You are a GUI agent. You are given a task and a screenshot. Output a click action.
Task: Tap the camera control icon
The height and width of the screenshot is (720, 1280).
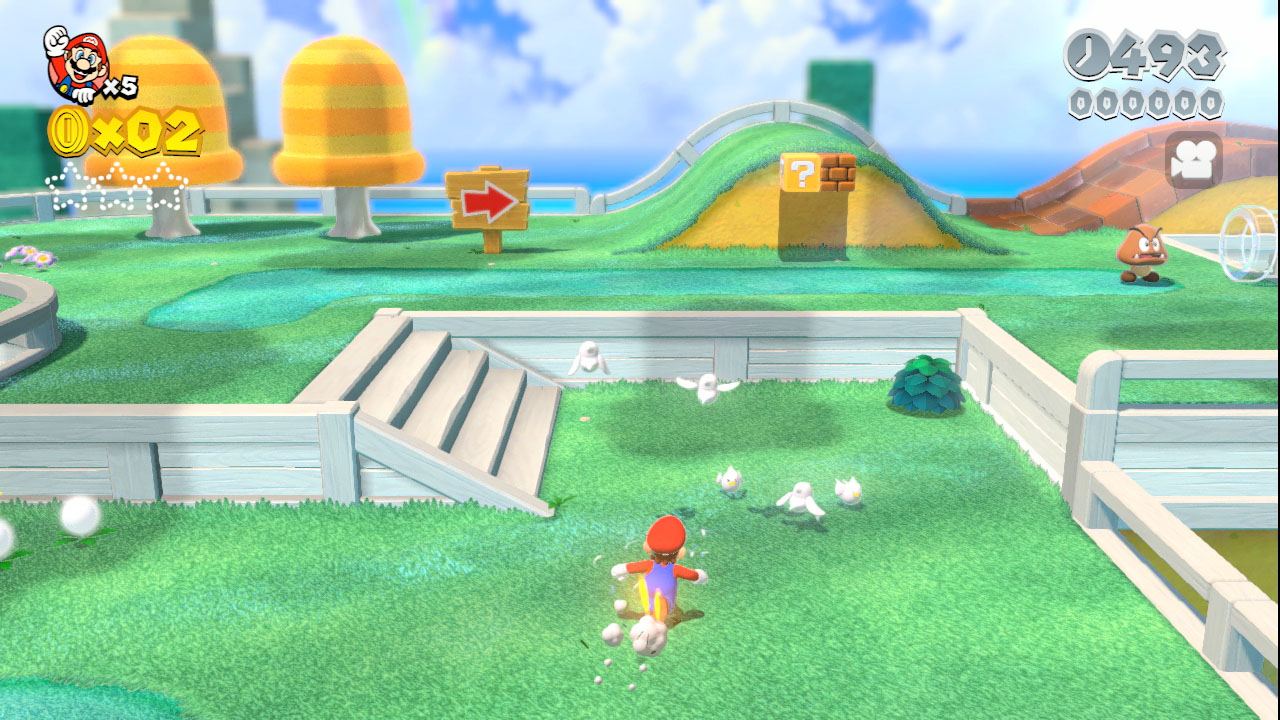coord(1193,161)
